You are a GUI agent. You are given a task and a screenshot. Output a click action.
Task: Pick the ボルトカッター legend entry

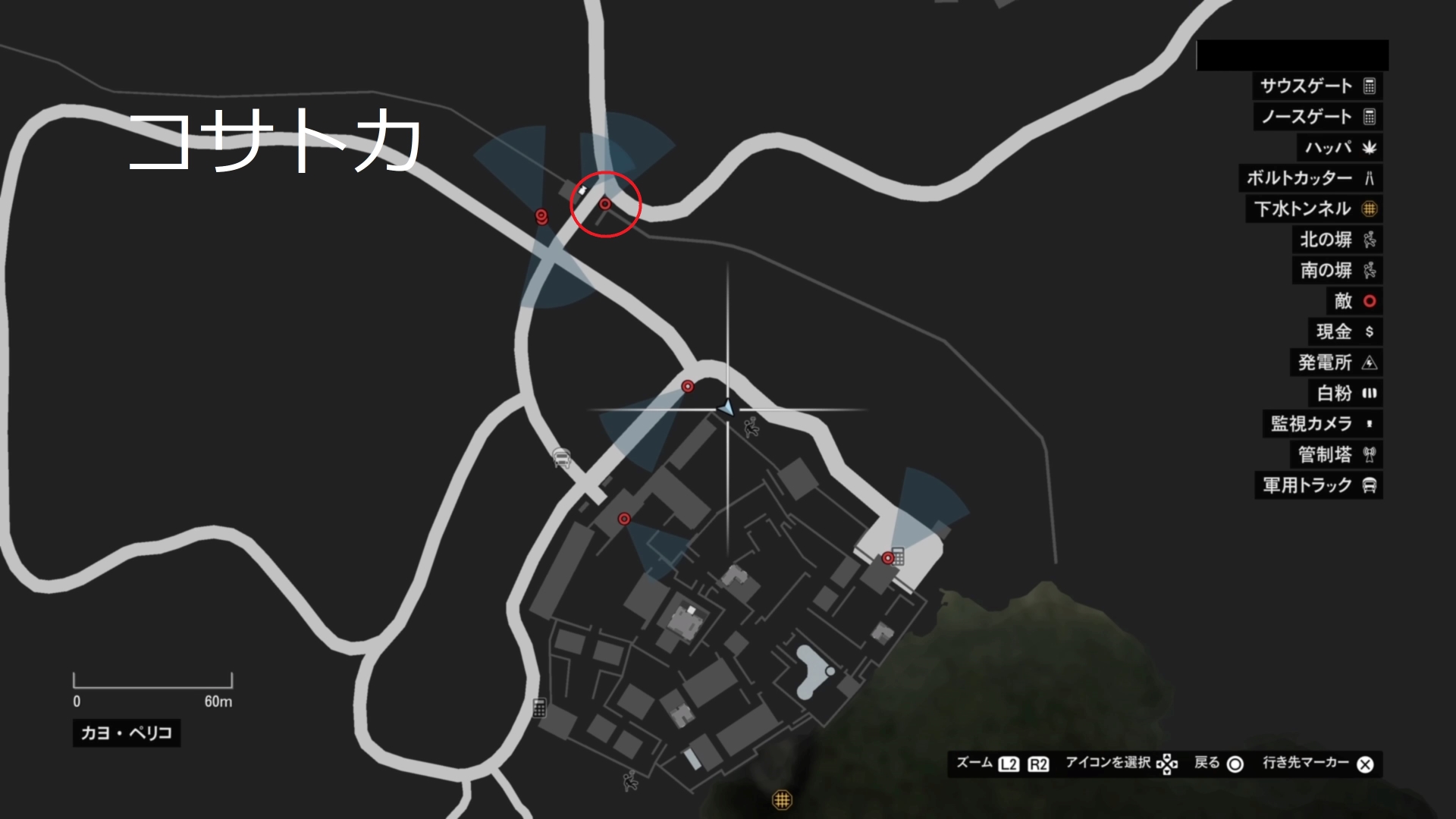1310,178
